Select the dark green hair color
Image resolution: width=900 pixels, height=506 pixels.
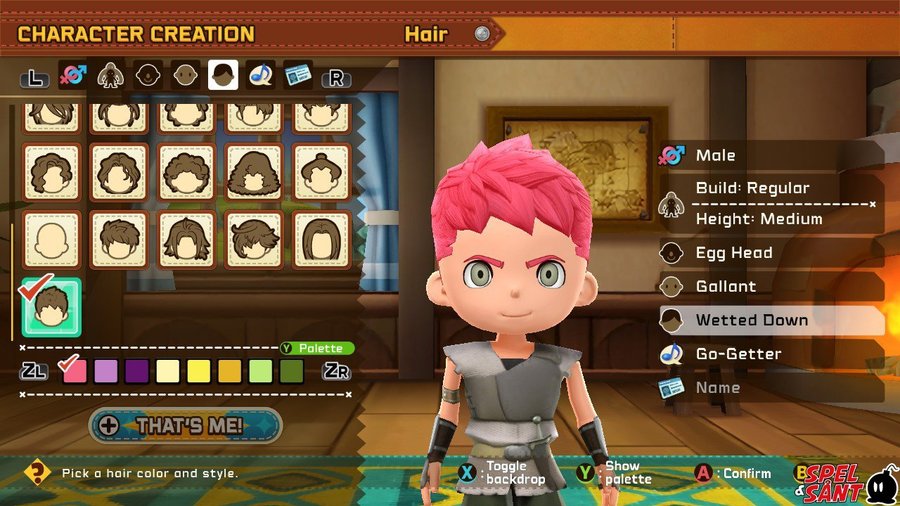click(292, 372)
